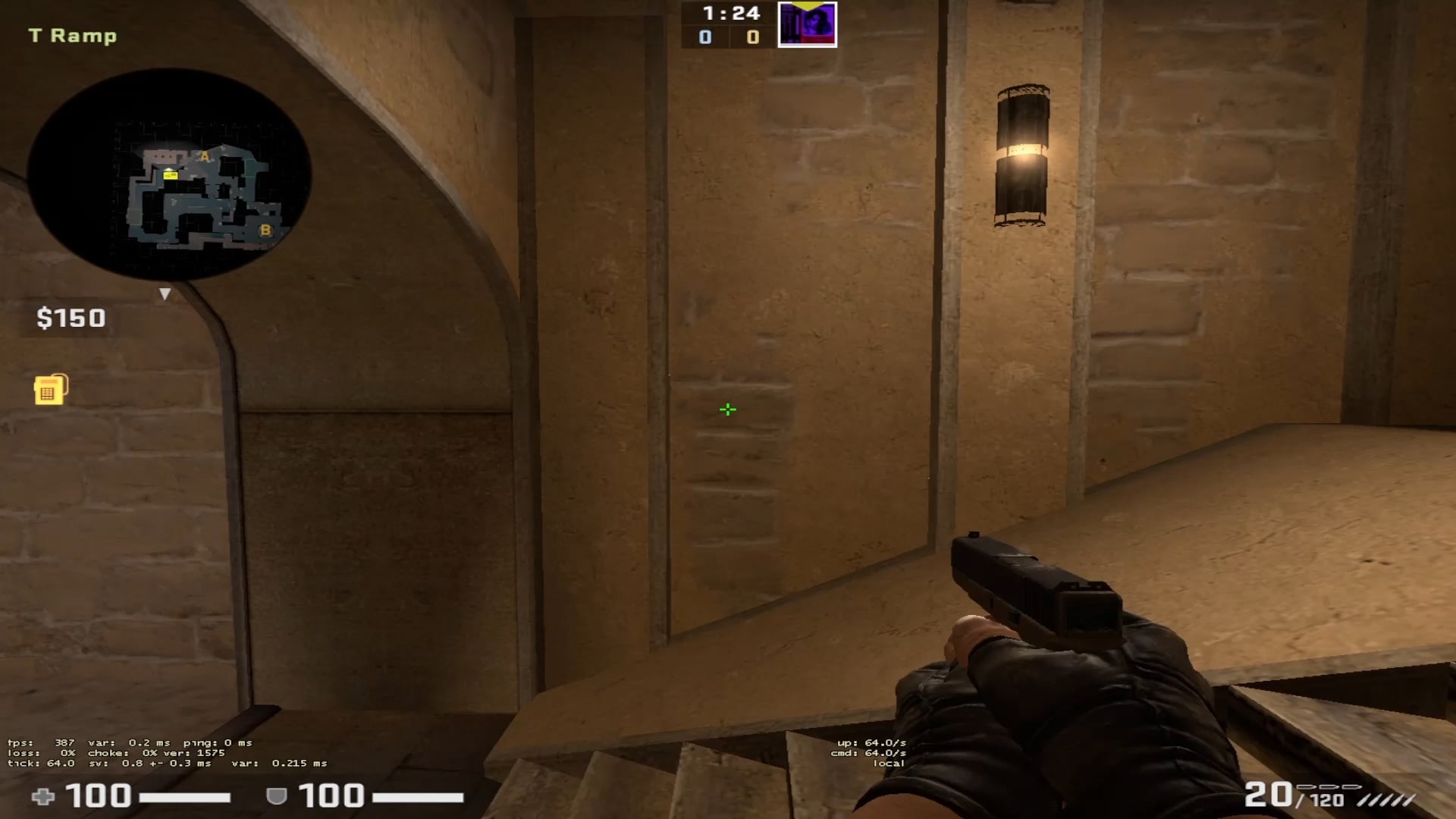Click the T Ramp location label

coord(73,35)
